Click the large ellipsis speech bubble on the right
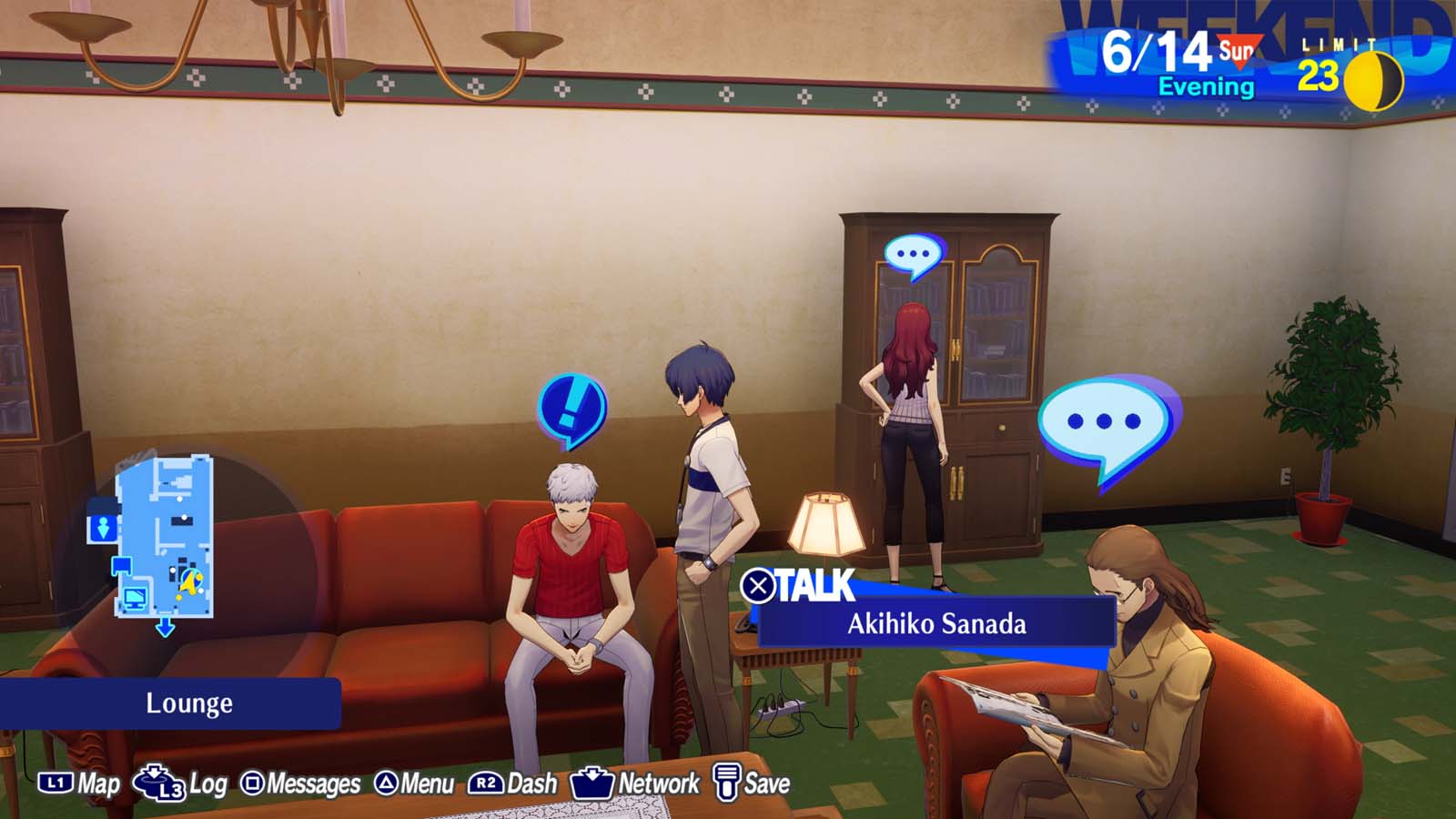This screenshot has width=1456, height=819. pyautogui.click(x=1102, y=421)
